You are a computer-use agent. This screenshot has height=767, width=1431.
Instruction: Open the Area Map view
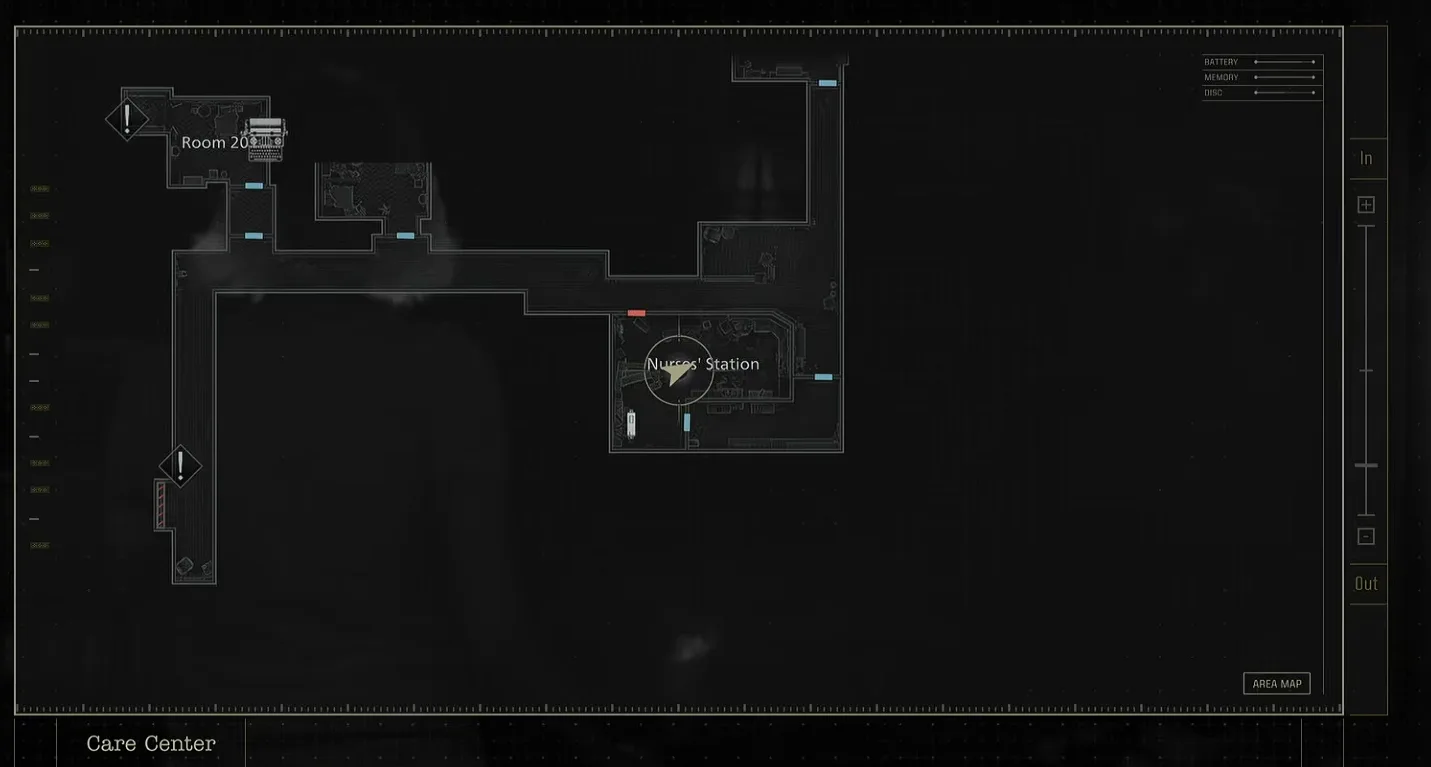pos(1276,684)
